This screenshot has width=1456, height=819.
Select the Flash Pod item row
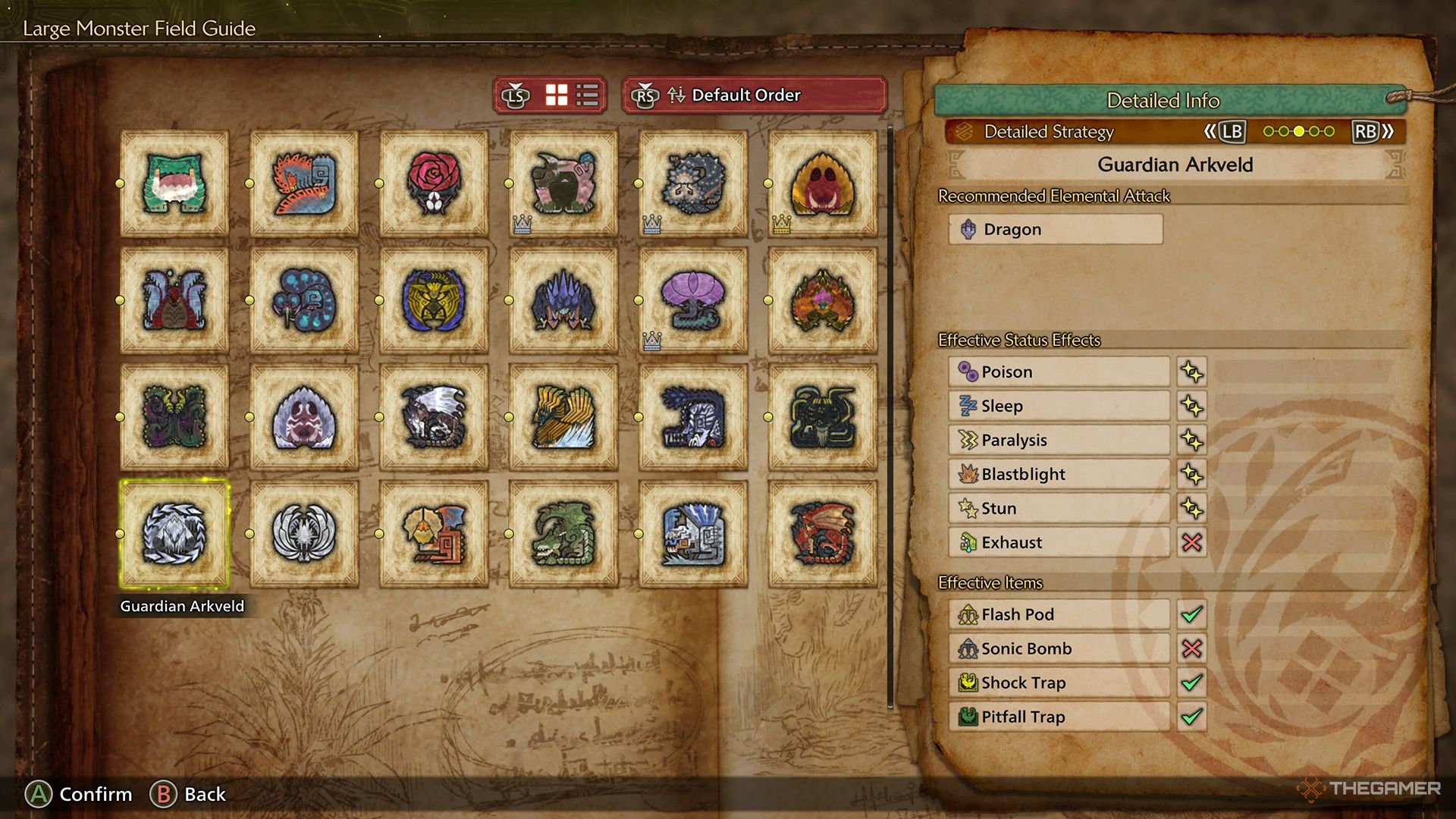[1059, 614]
